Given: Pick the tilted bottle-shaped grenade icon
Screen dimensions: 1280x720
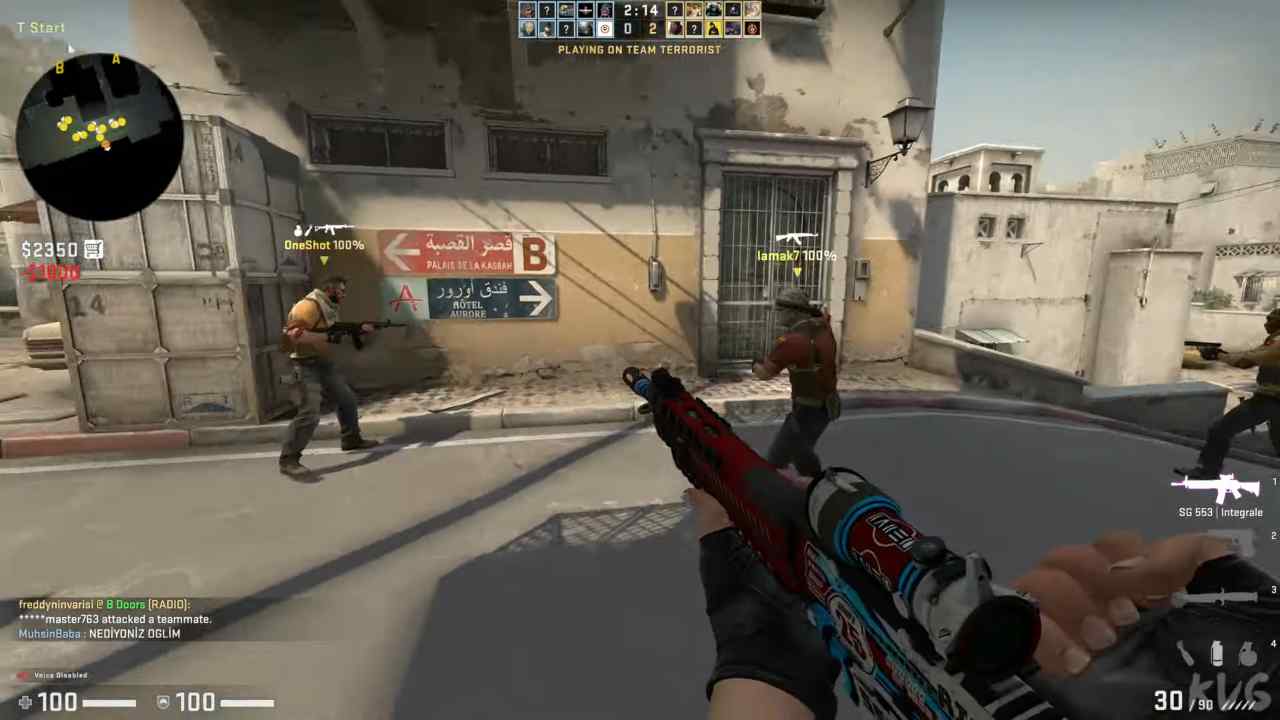Looking at the screenshot, I should (1186, 654).
